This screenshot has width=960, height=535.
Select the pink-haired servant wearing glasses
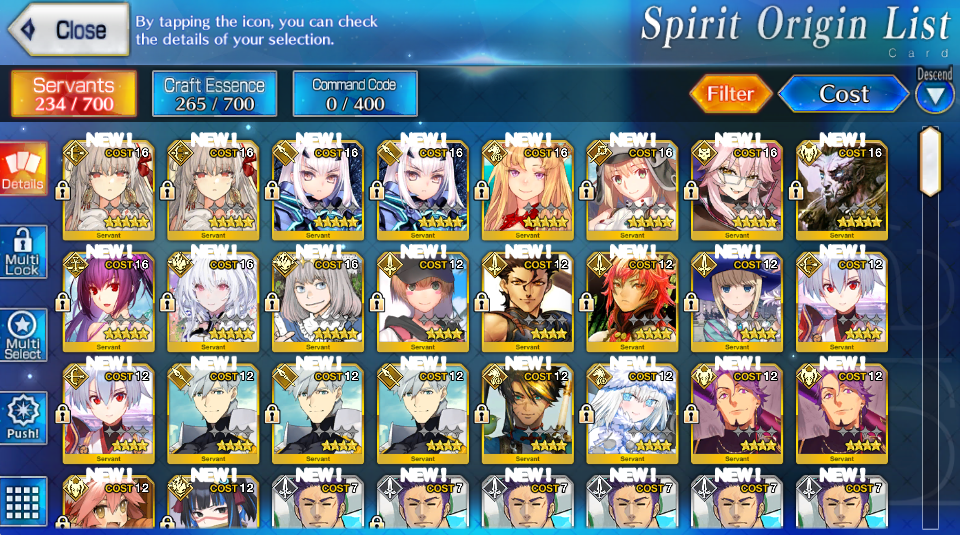(736, 190)
